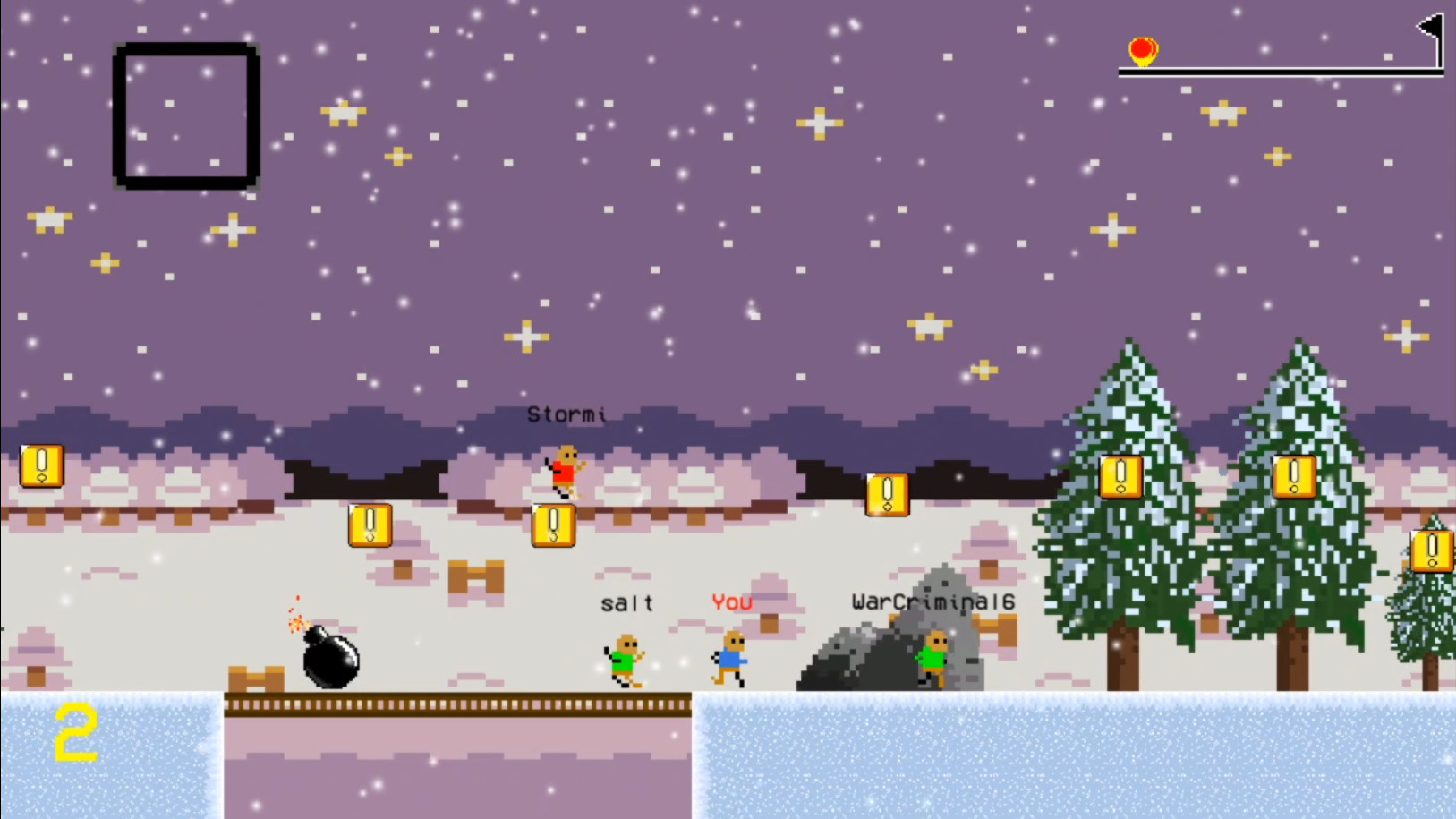Click the black square outline in the sky

tap(185, 115)
